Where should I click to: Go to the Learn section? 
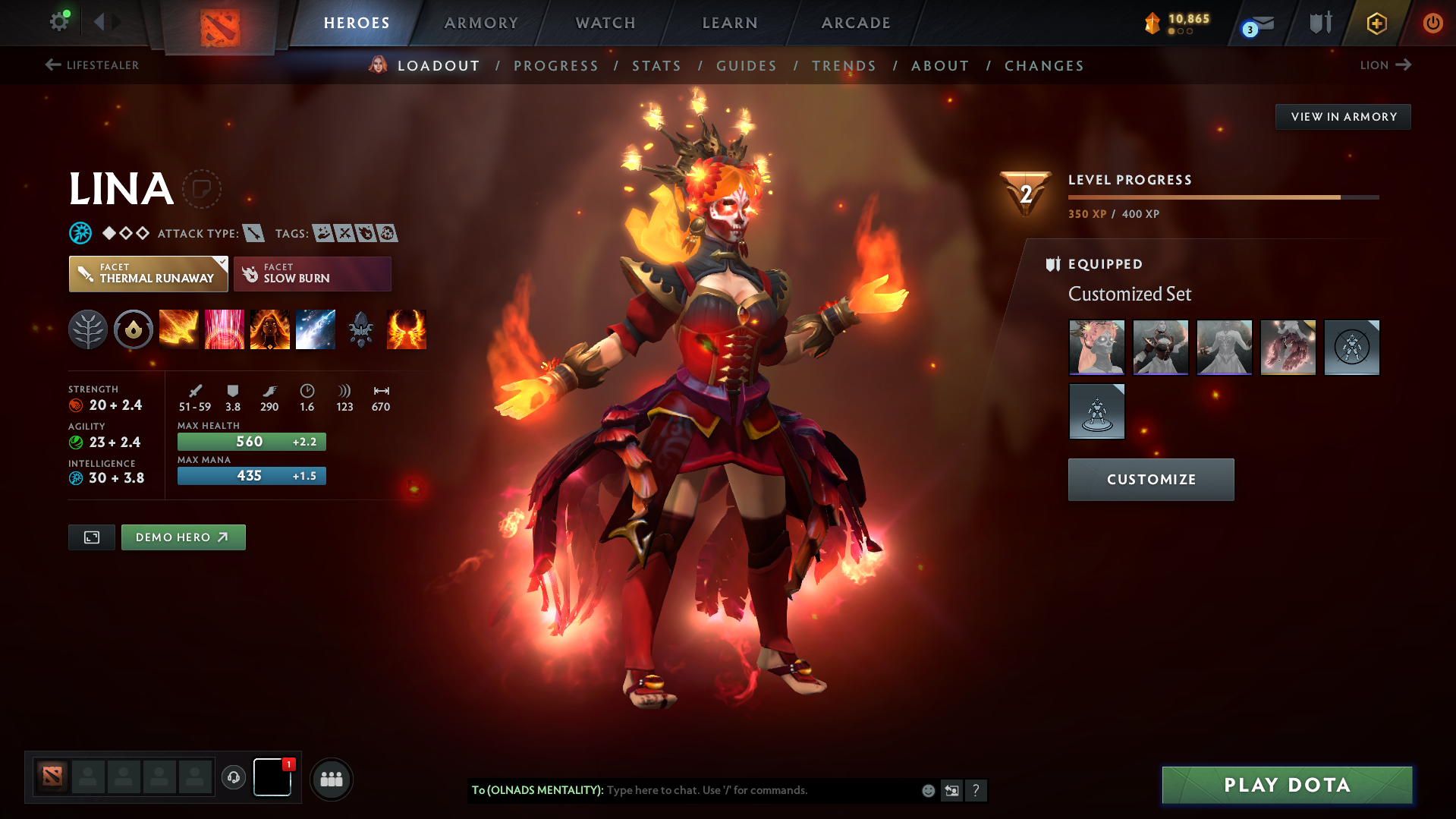click(730, 23)
